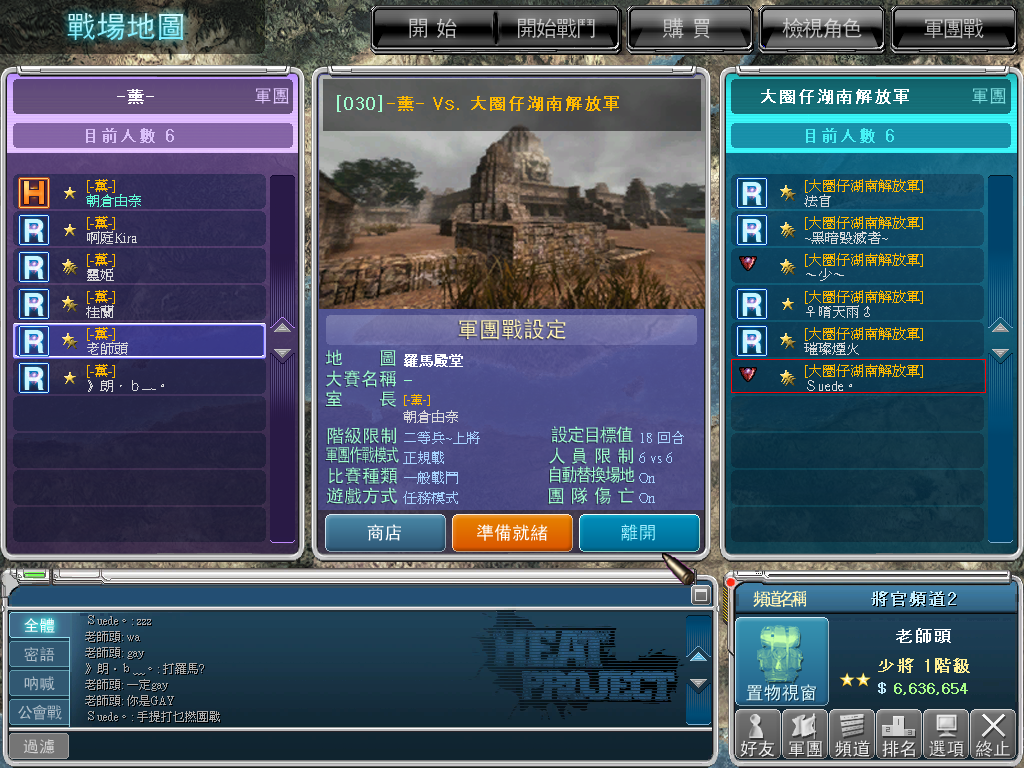Click the 開始 start button
Viewport: 1024px width, 768px height.
tap(433, 28)
